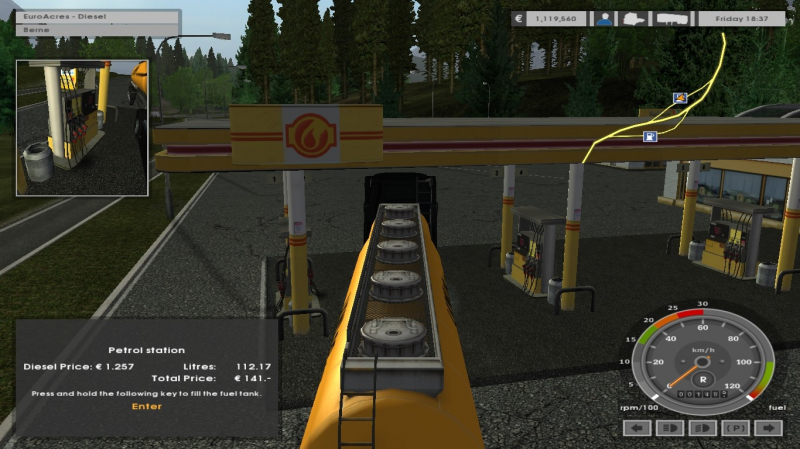Click the fuel pump camera view
The width and height of the screenshot is (800, 449).
(82, 127)
